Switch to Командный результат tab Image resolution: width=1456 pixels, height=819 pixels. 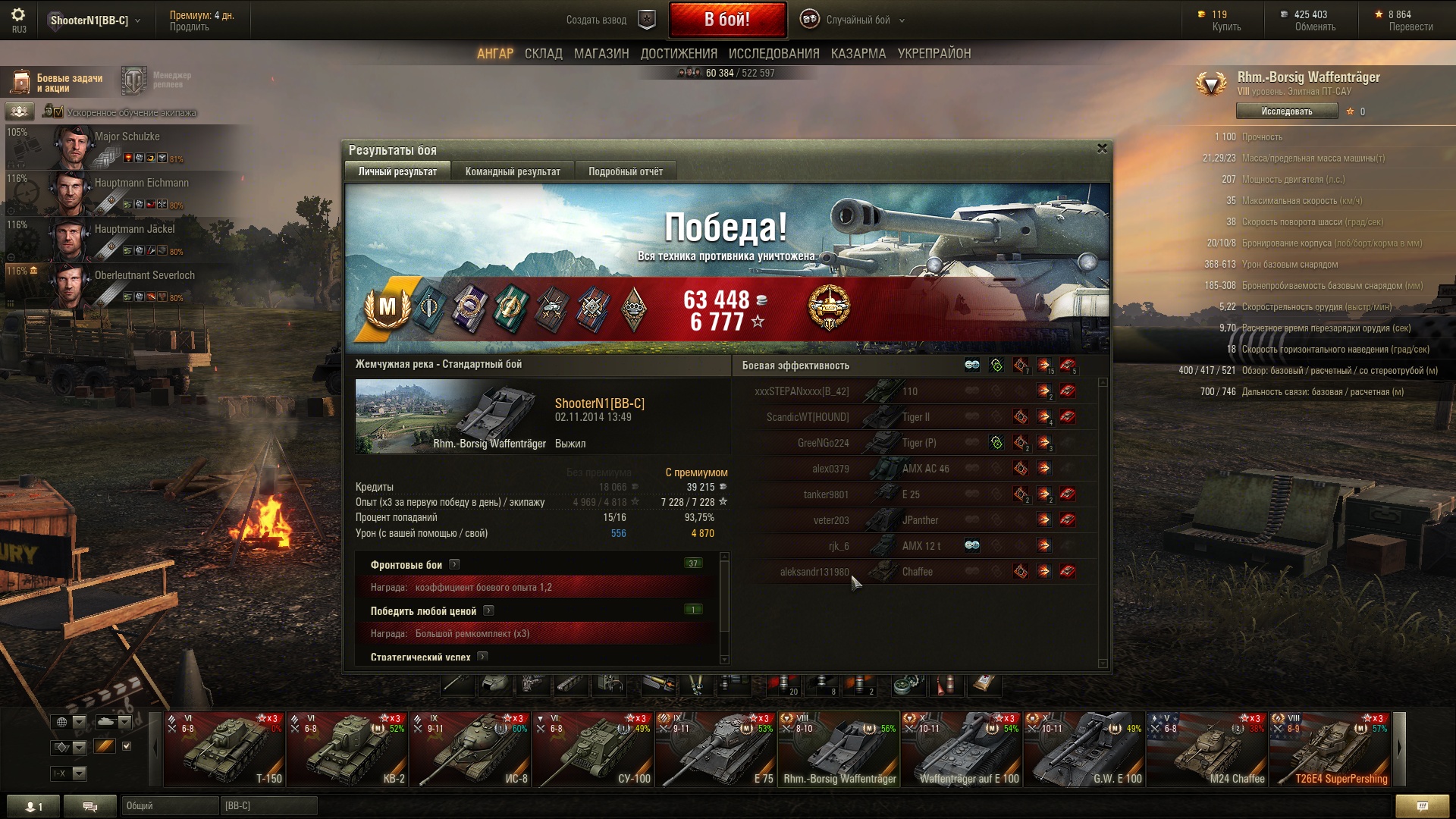tap(513, 171)
